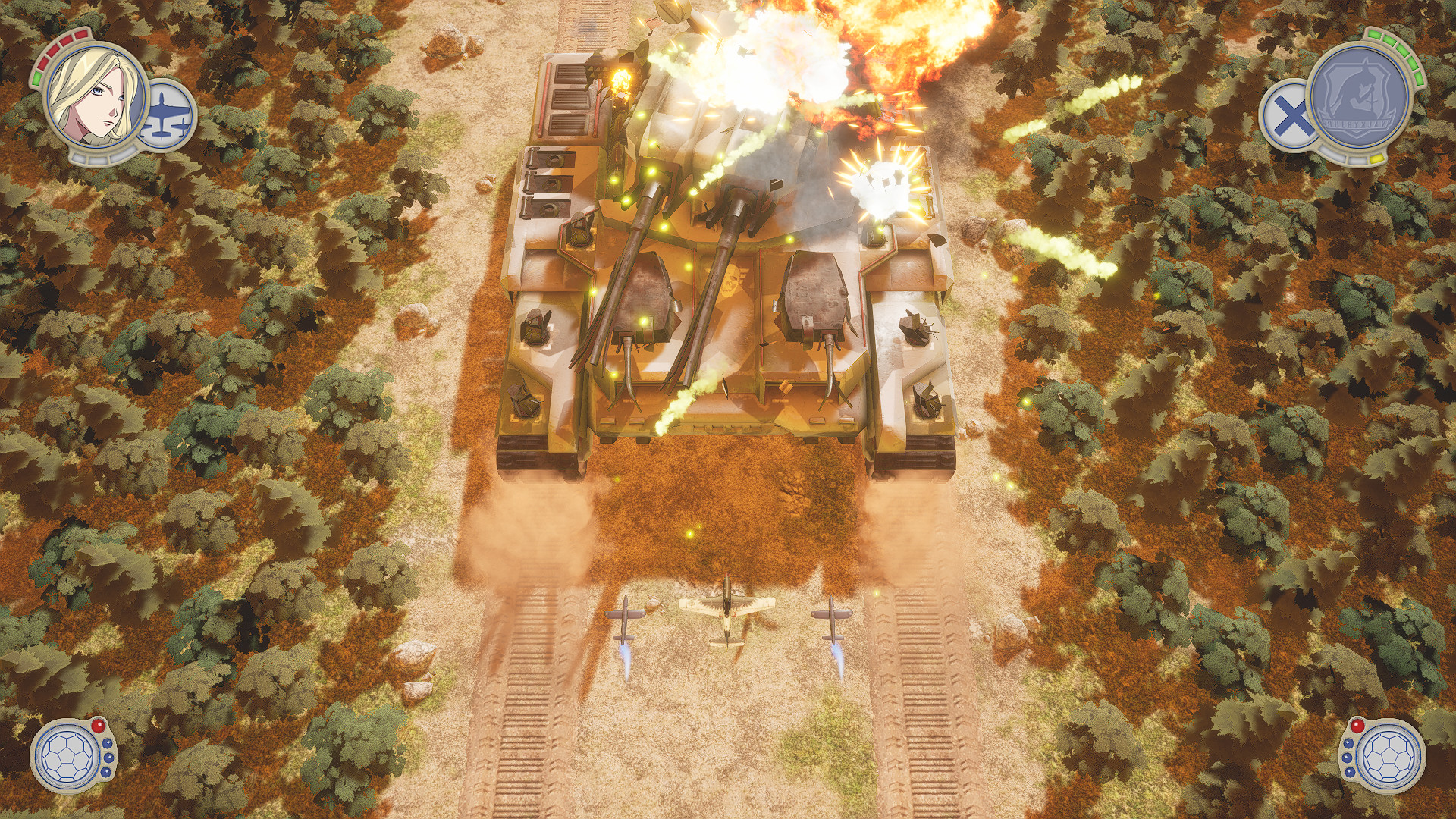Click the blue X cross icon near the emblem

coord(1290,115)
